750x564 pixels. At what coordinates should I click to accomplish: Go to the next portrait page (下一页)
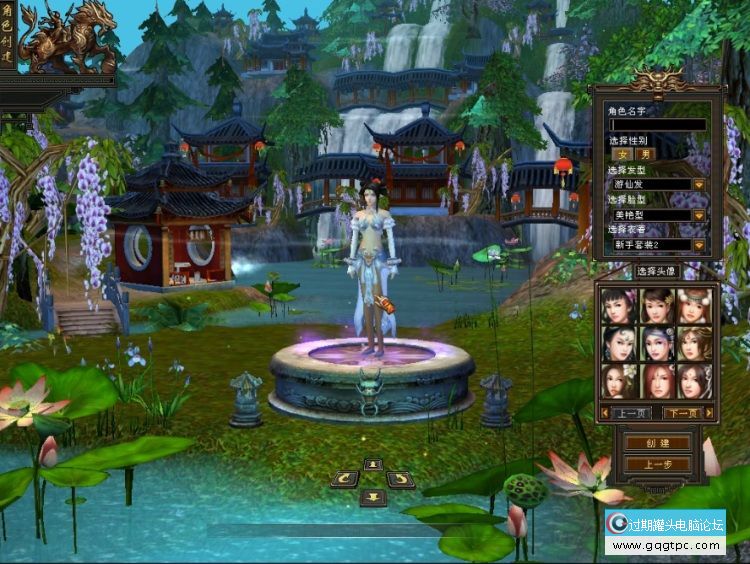(x=683, y=412)
